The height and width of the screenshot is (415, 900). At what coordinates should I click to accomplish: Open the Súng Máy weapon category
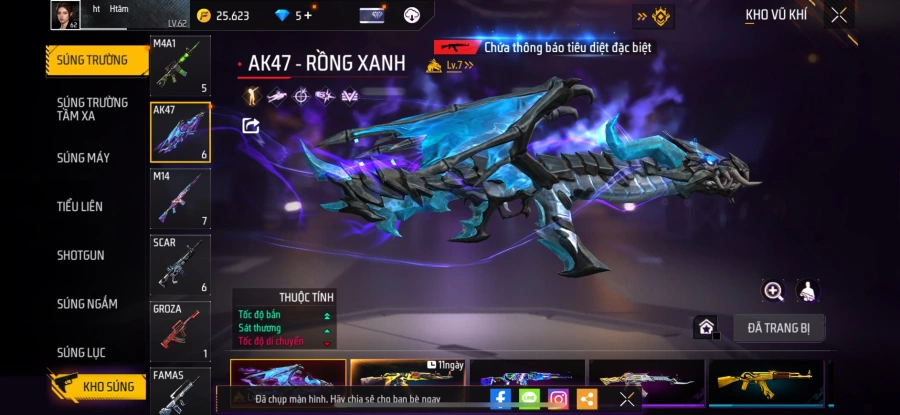(84, 158)
